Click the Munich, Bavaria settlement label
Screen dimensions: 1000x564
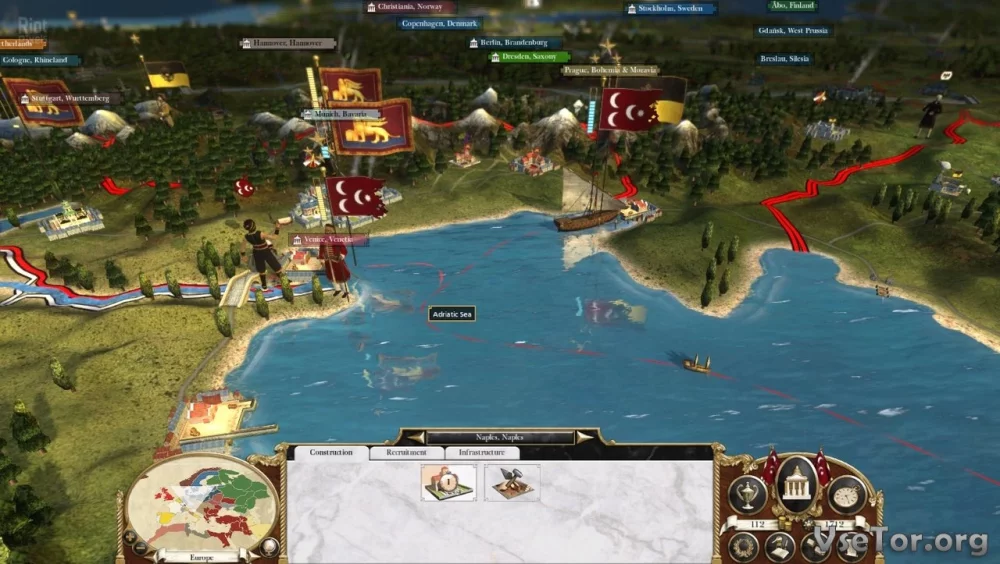click(x=341, y=114)
